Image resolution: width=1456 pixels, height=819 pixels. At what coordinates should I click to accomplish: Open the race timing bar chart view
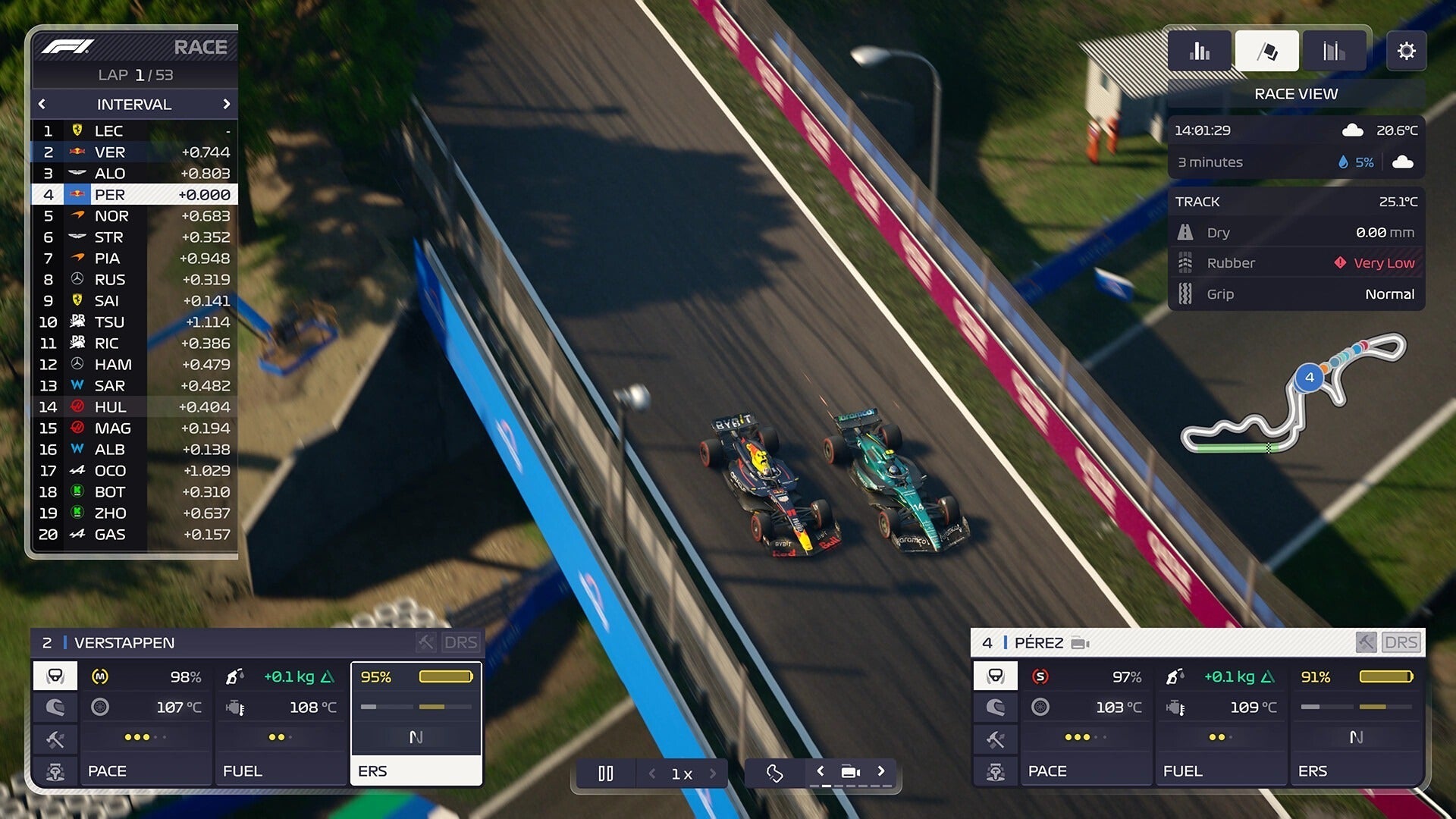(x=1200, y=50)
